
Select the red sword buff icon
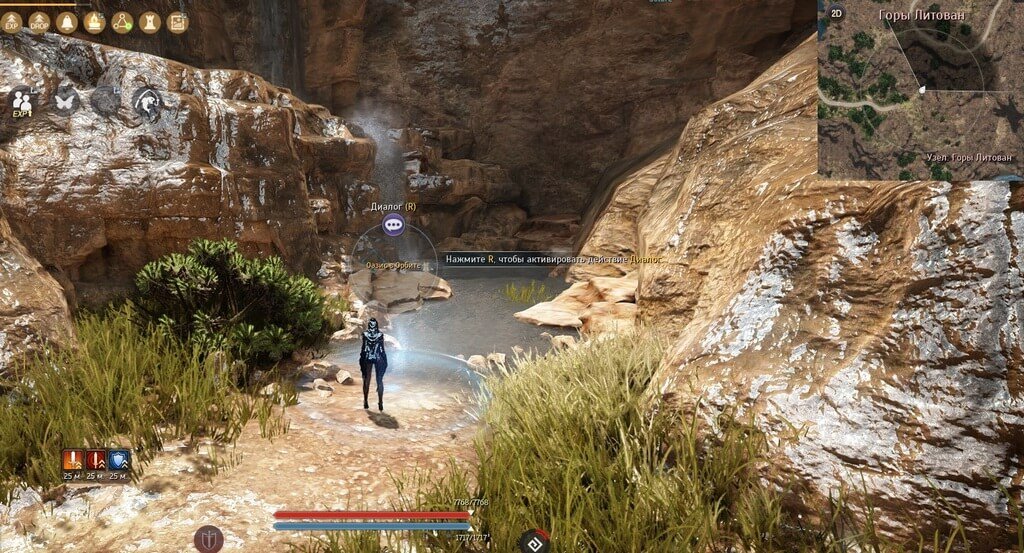(96, 460)
